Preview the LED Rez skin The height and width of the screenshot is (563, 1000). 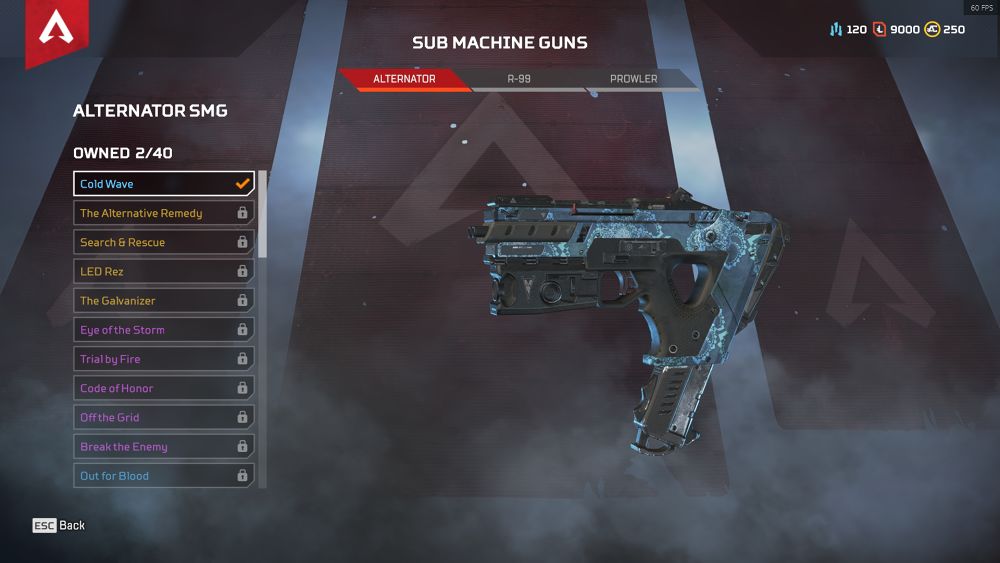pos(164,271)
